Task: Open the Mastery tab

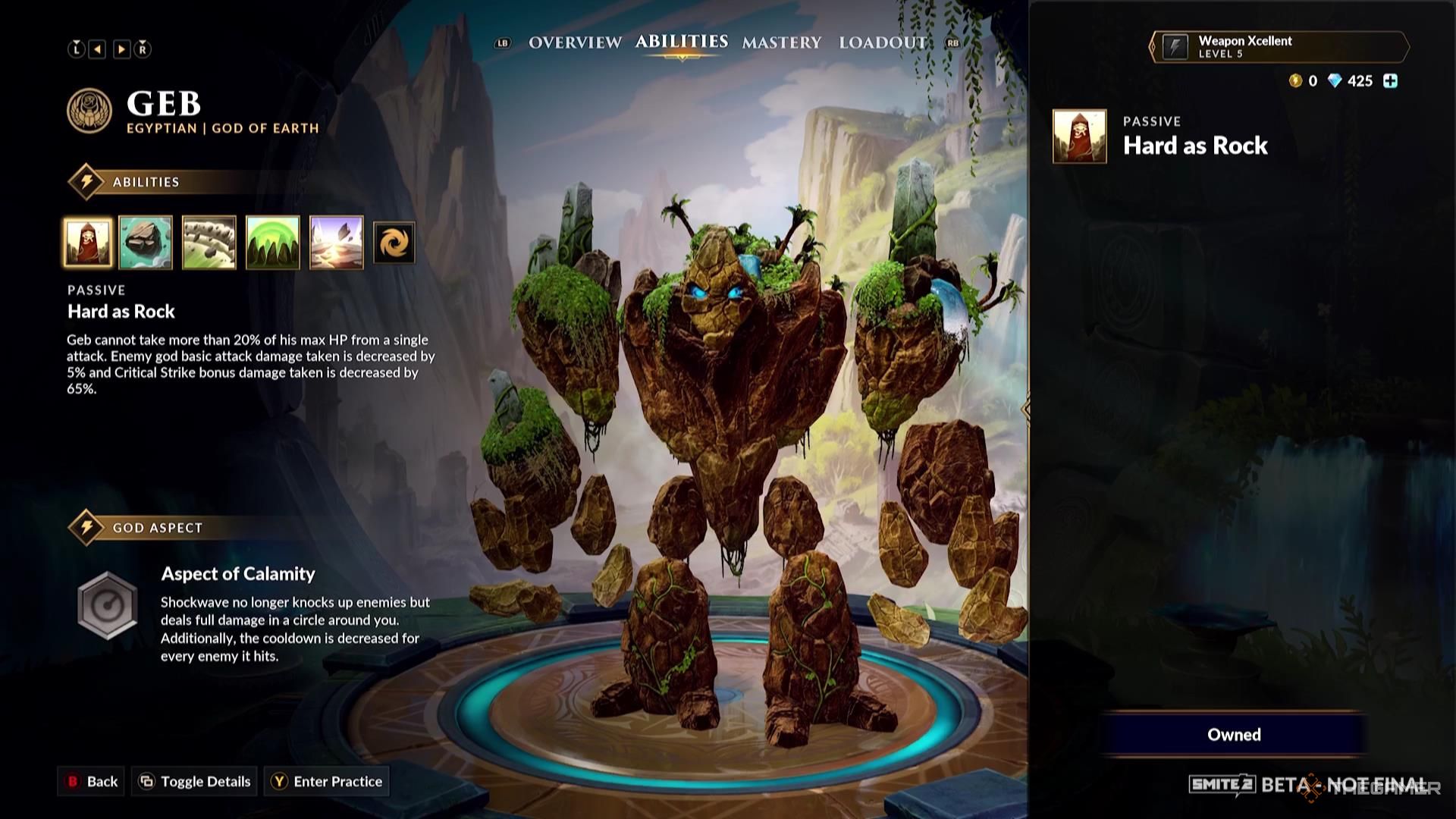Action: 782,43
